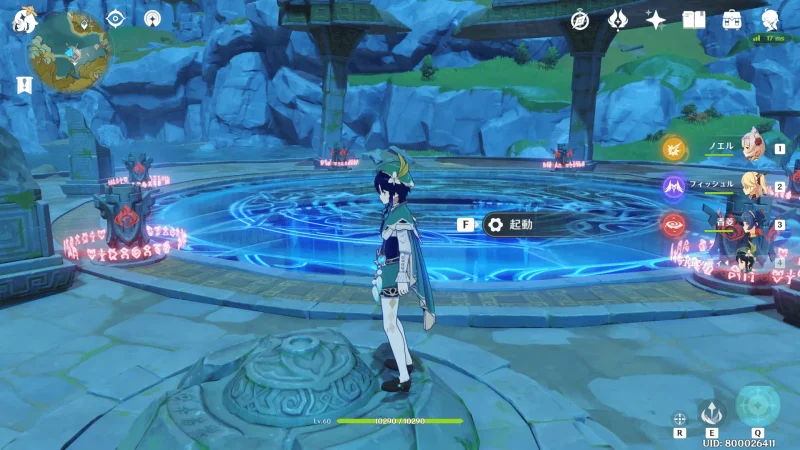Activate the 起動 interaction prompt
The image size is (800, 450).
[x=505, y=225]
